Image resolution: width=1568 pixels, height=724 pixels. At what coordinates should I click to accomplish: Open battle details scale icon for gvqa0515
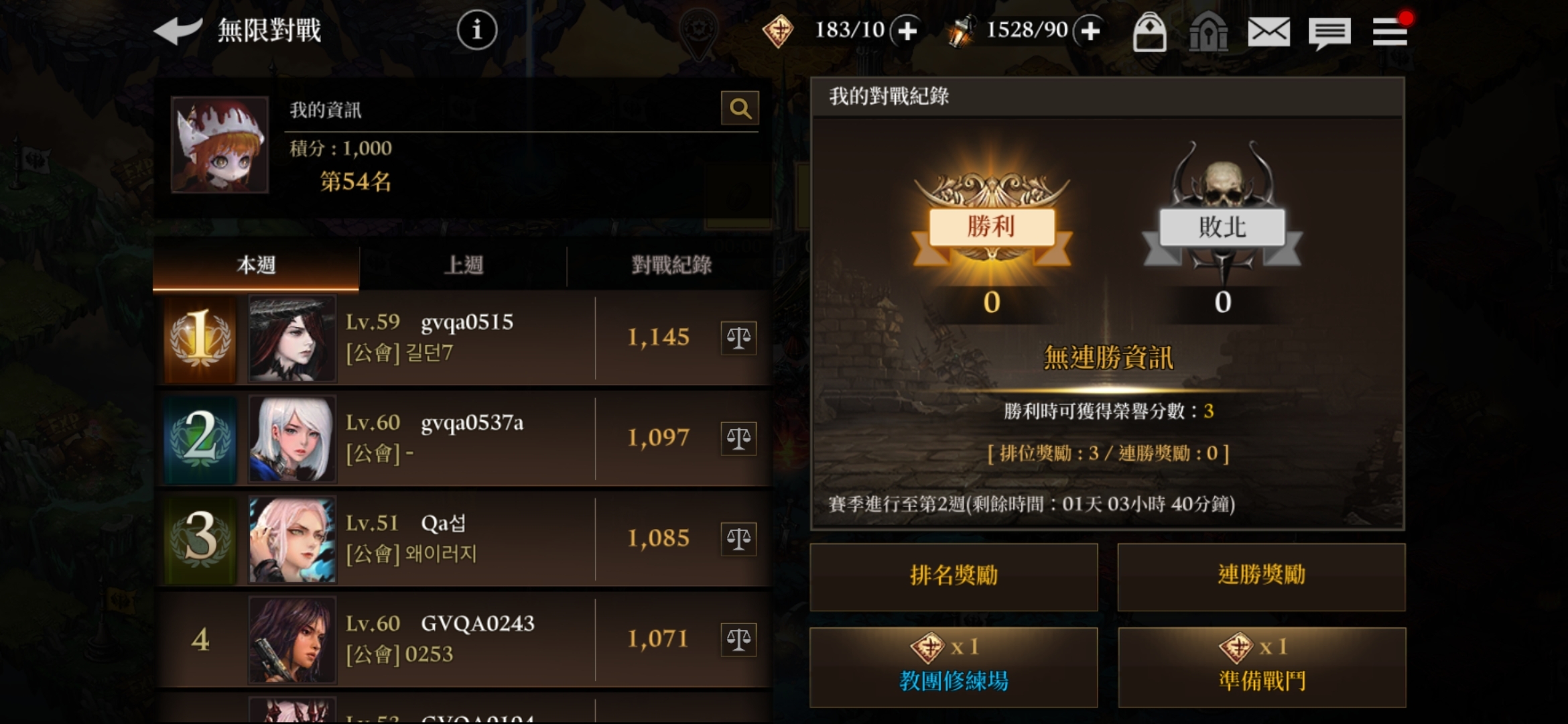[740, 337]
